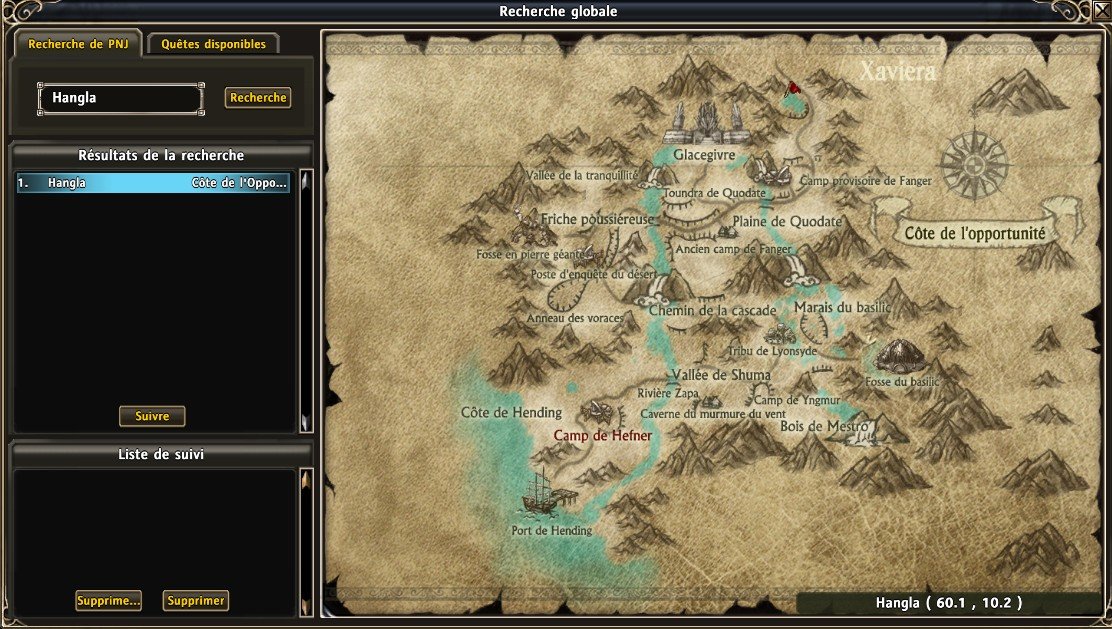Click the NPC name search field
Viewport: 1112px width, 629px height.
[120, 98]
